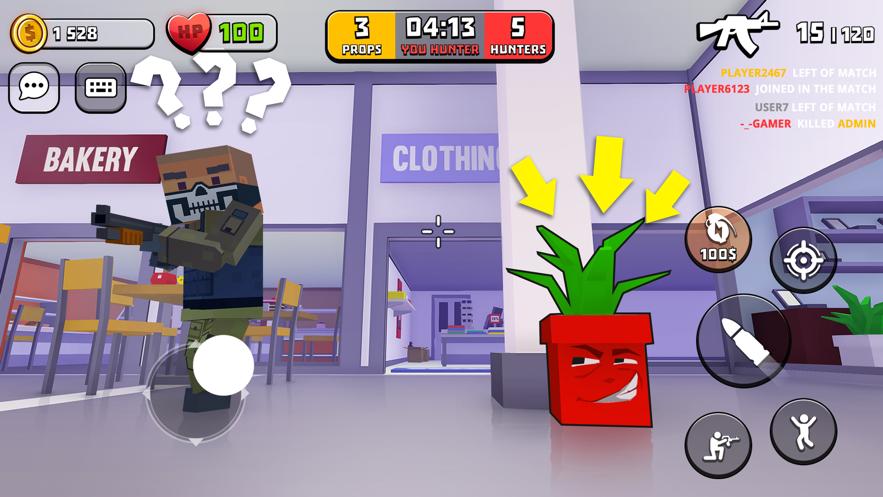Tap the virtual movement joystick
This screenshot has width=883, height=497.
(222, 365)
